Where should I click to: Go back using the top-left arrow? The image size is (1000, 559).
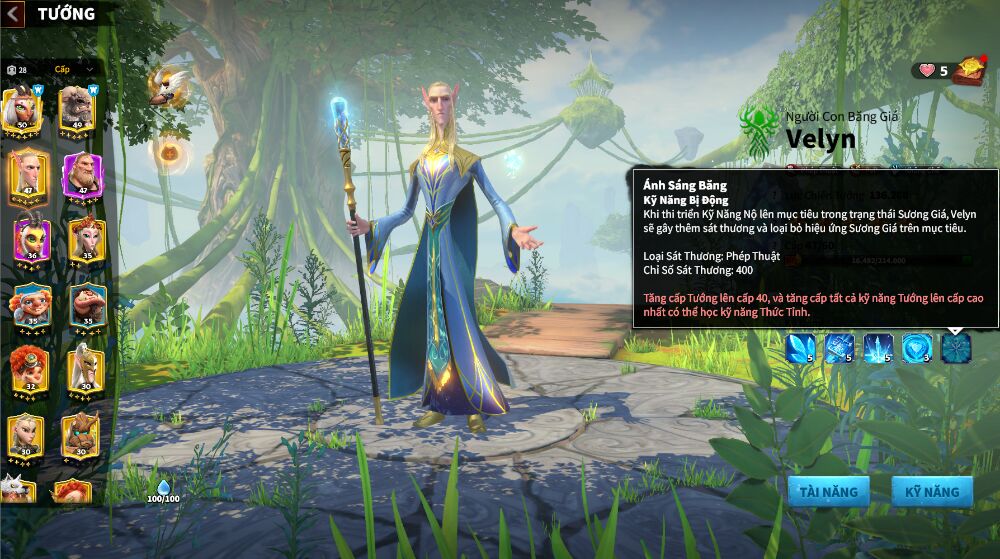(15, 14)
